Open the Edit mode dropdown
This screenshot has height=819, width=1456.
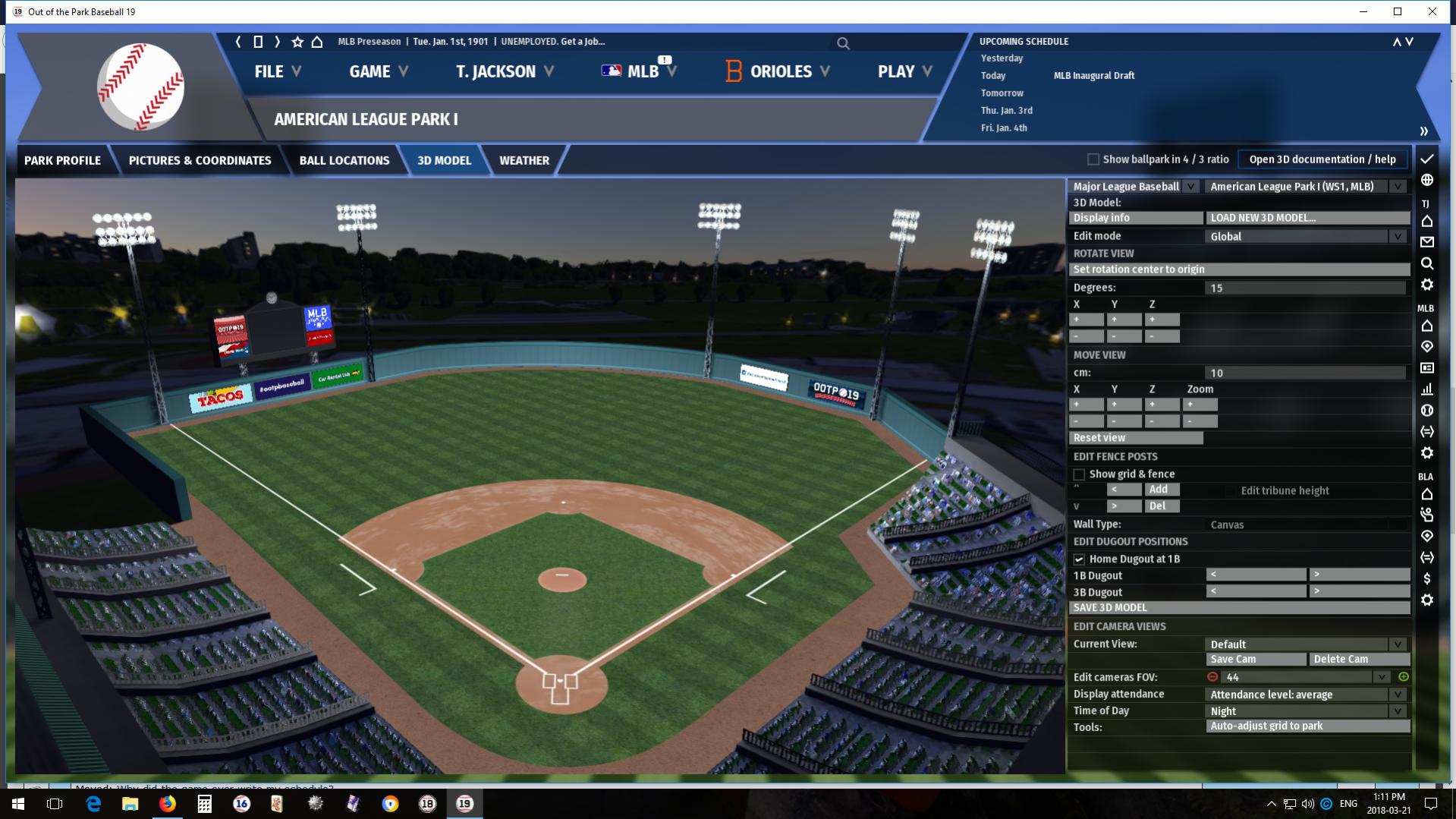click(x=1307, y=236)
